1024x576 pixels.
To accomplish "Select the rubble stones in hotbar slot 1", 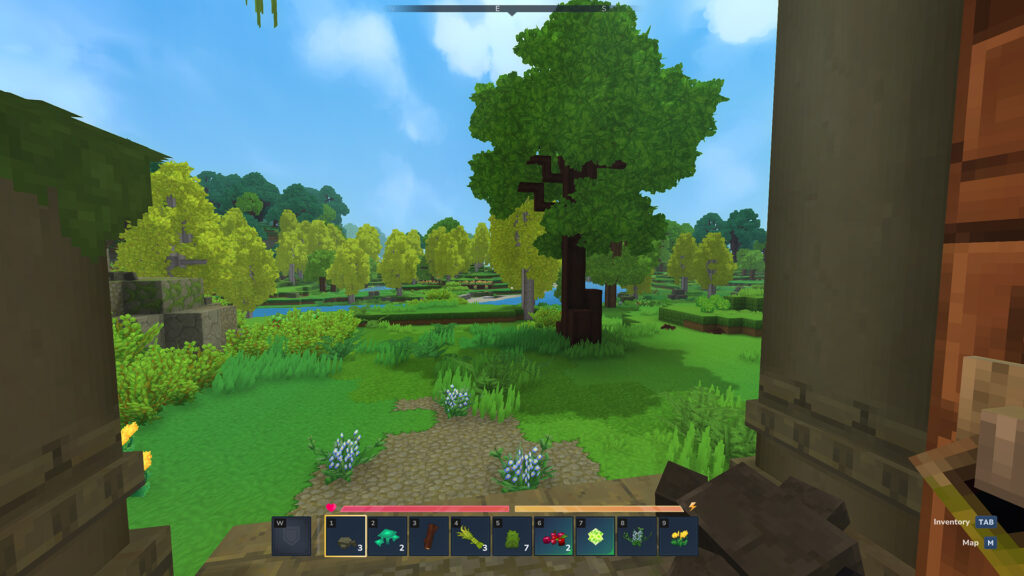I will 345,536.
